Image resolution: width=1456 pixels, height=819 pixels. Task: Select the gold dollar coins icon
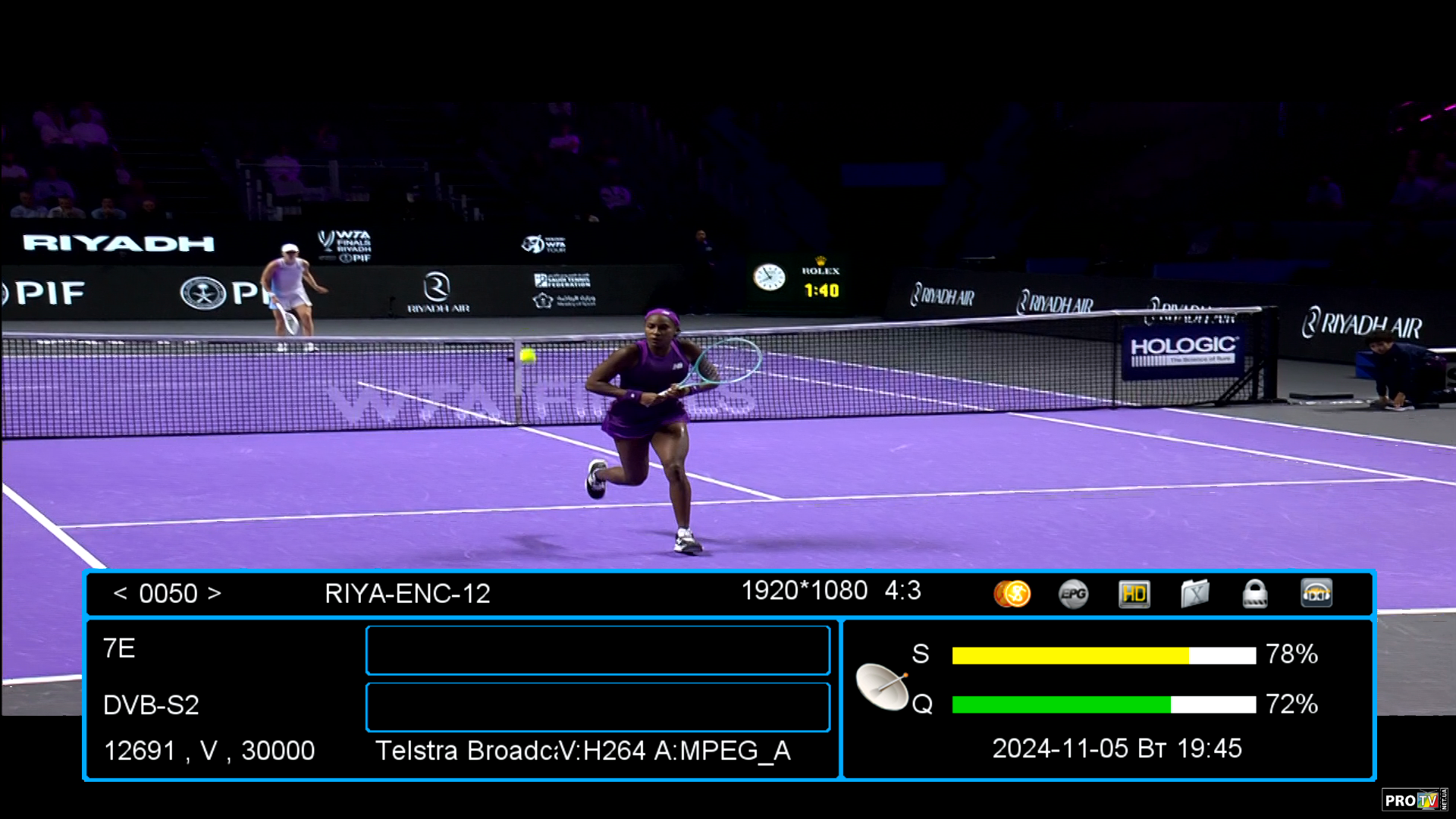(x=1012, y=594)
